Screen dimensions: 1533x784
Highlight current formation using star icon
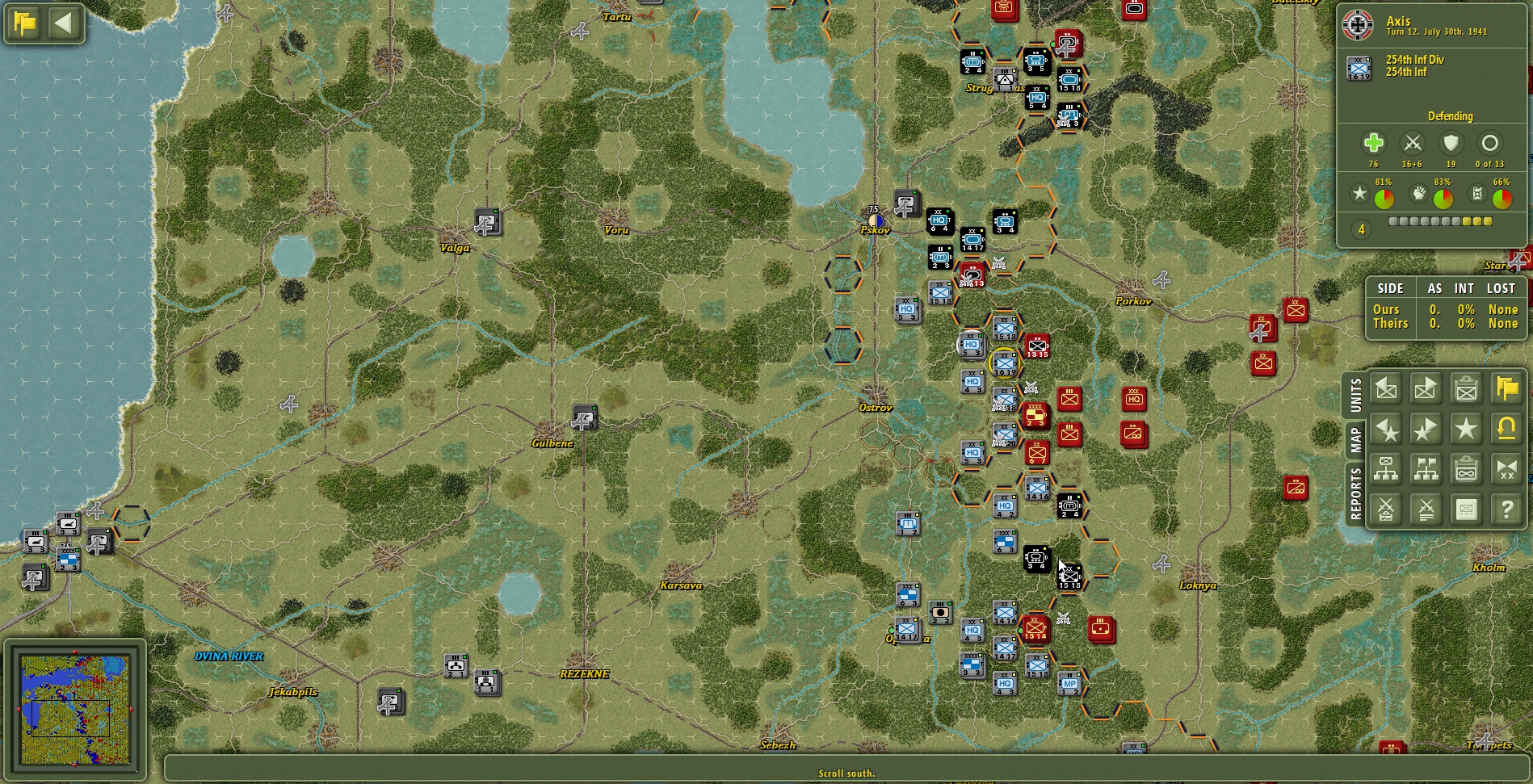click(1465, 430)
